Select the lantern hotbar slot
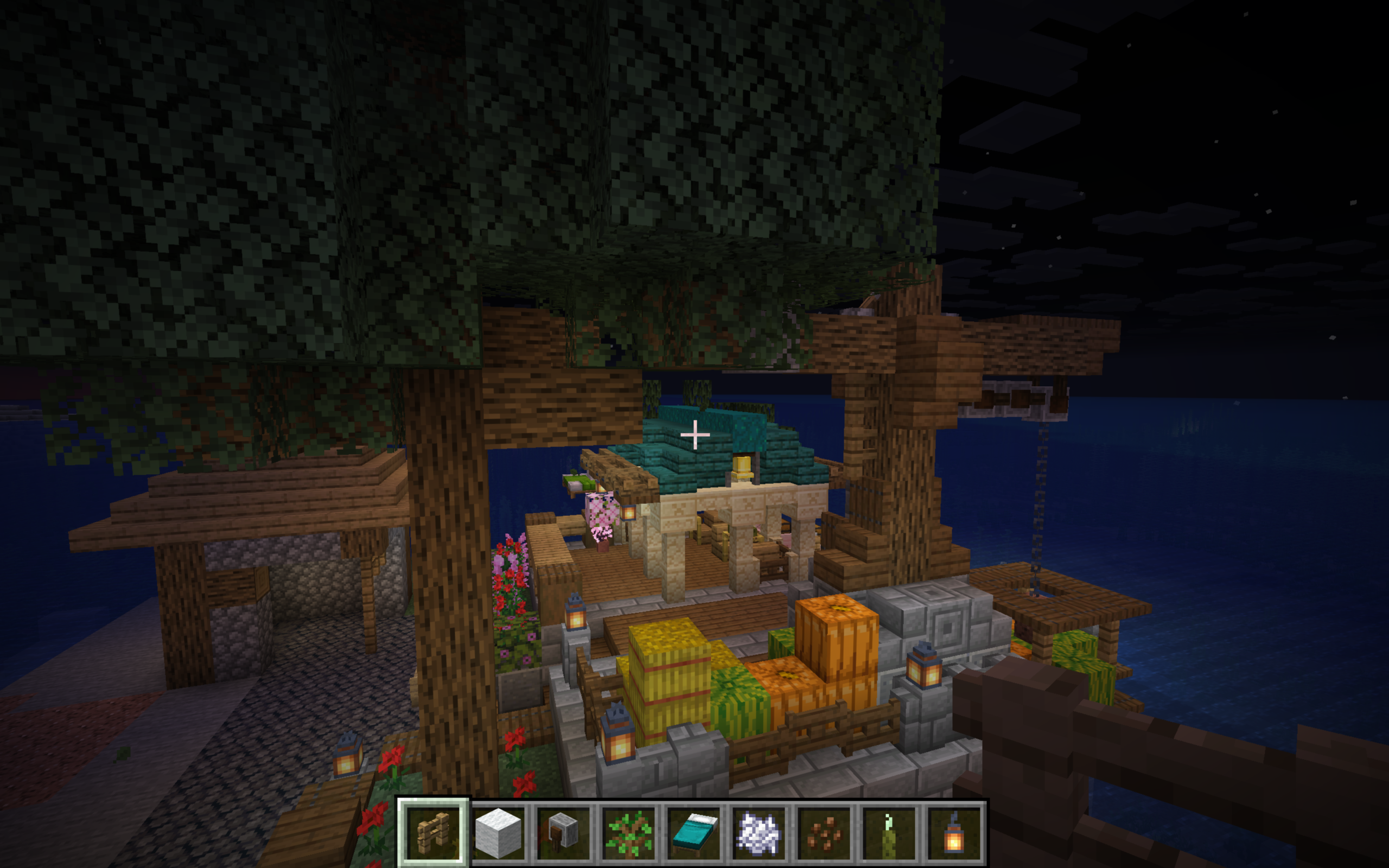This screenshot has height=868, width=1389. point(954,832)
